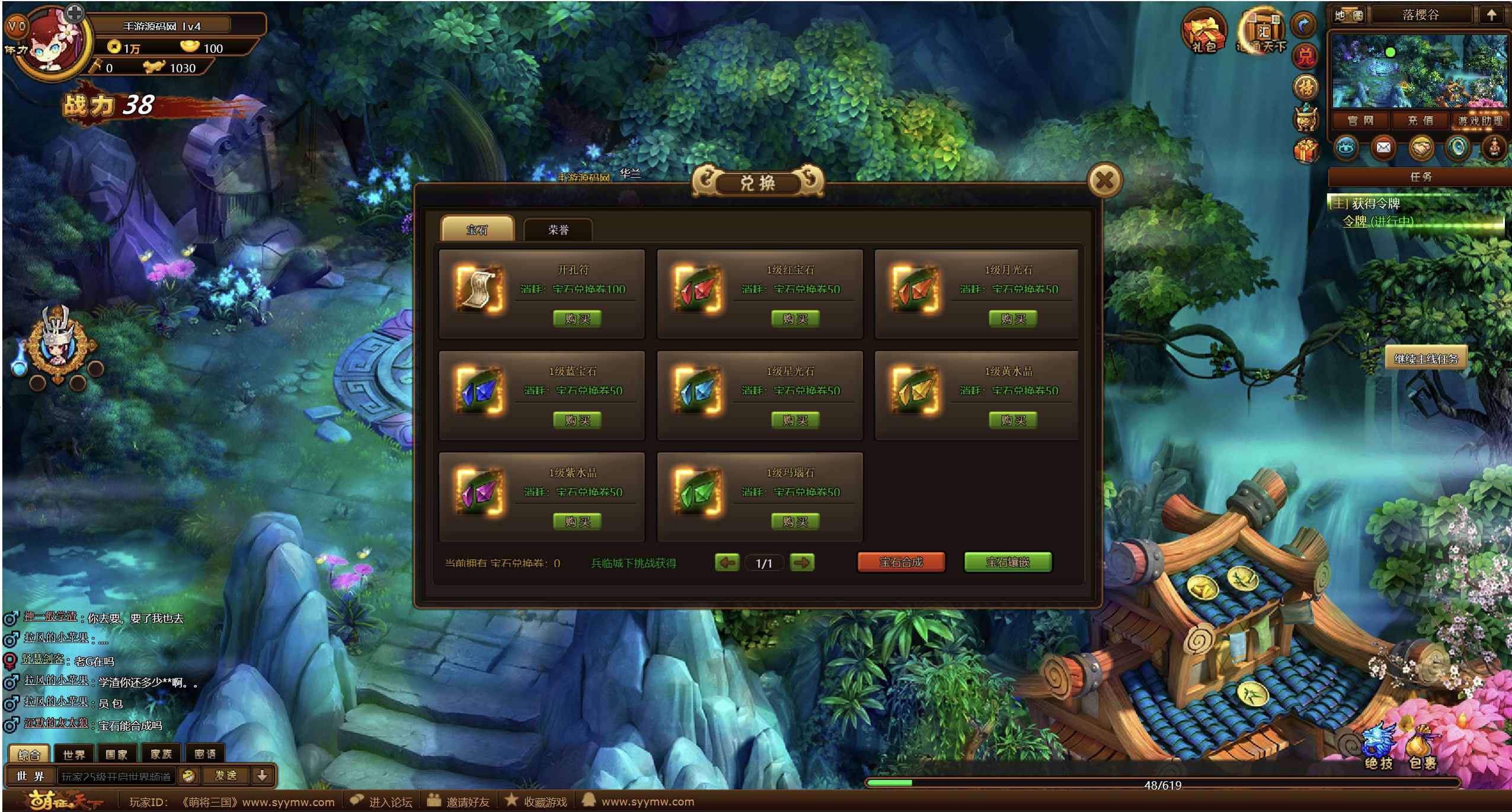Select the 宝石 tab

[x=477, y=230]
